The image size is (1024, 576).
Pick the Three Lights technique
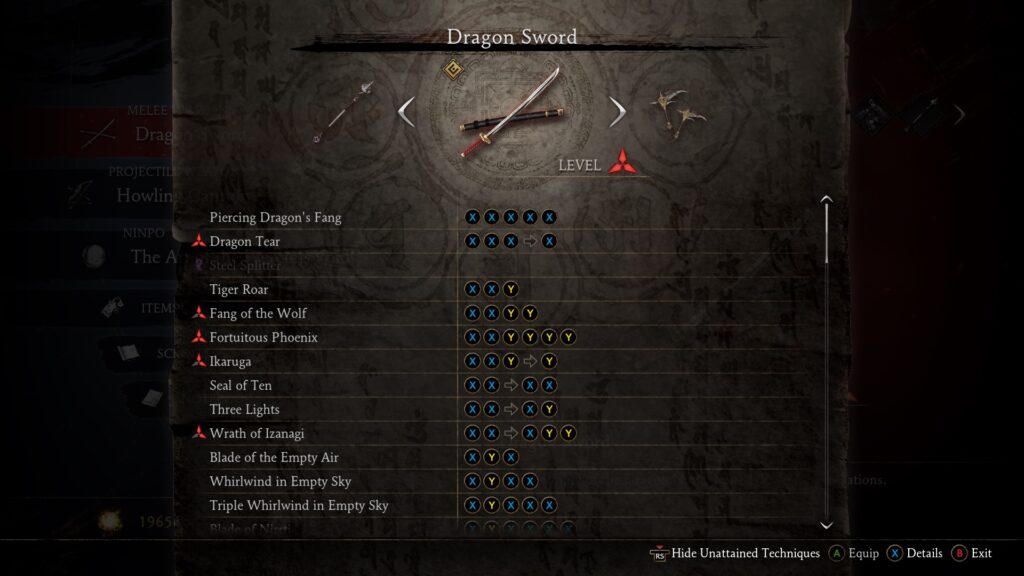pyautogui.click(x=245, y=409)
